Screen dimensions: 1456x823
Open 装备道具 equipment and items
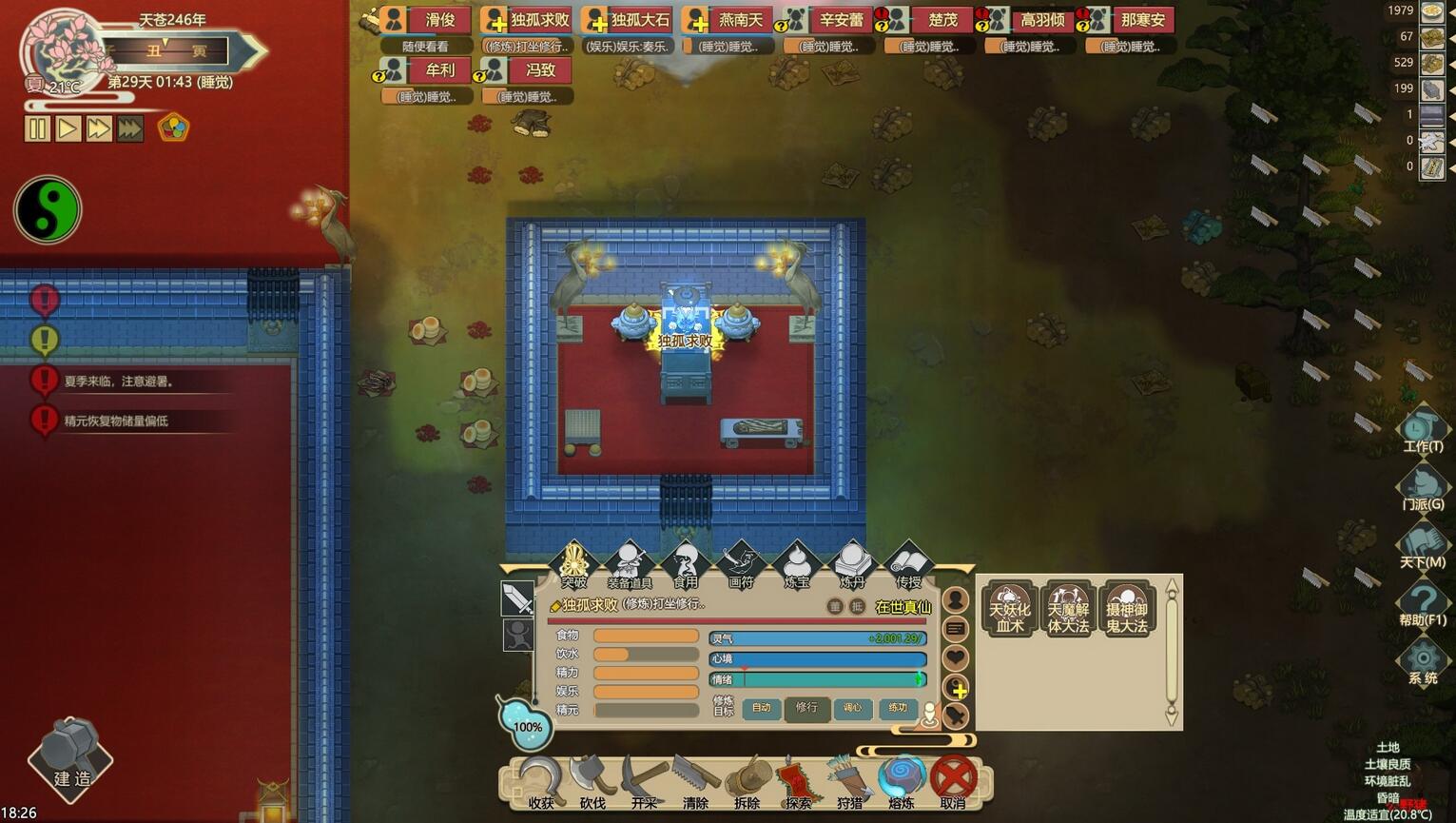(x=629, y=565)
